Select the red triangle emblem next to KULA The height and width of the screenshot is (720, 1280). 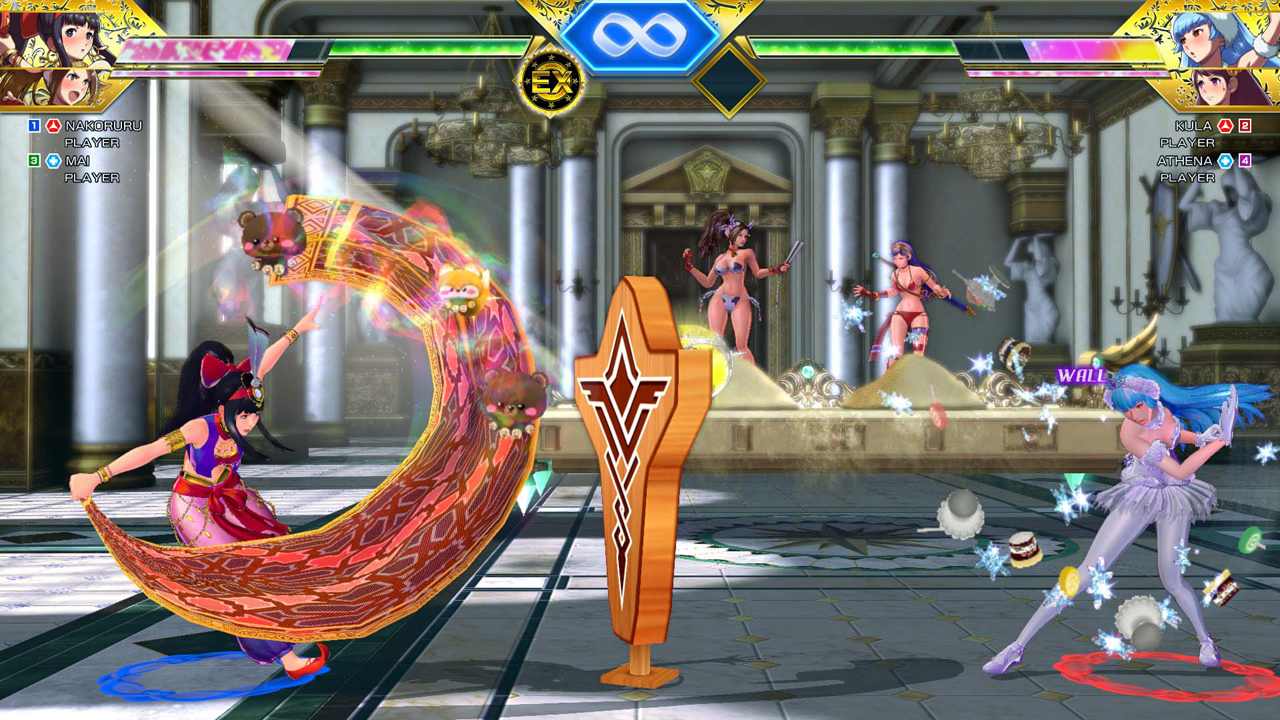tap(1225, 126)
